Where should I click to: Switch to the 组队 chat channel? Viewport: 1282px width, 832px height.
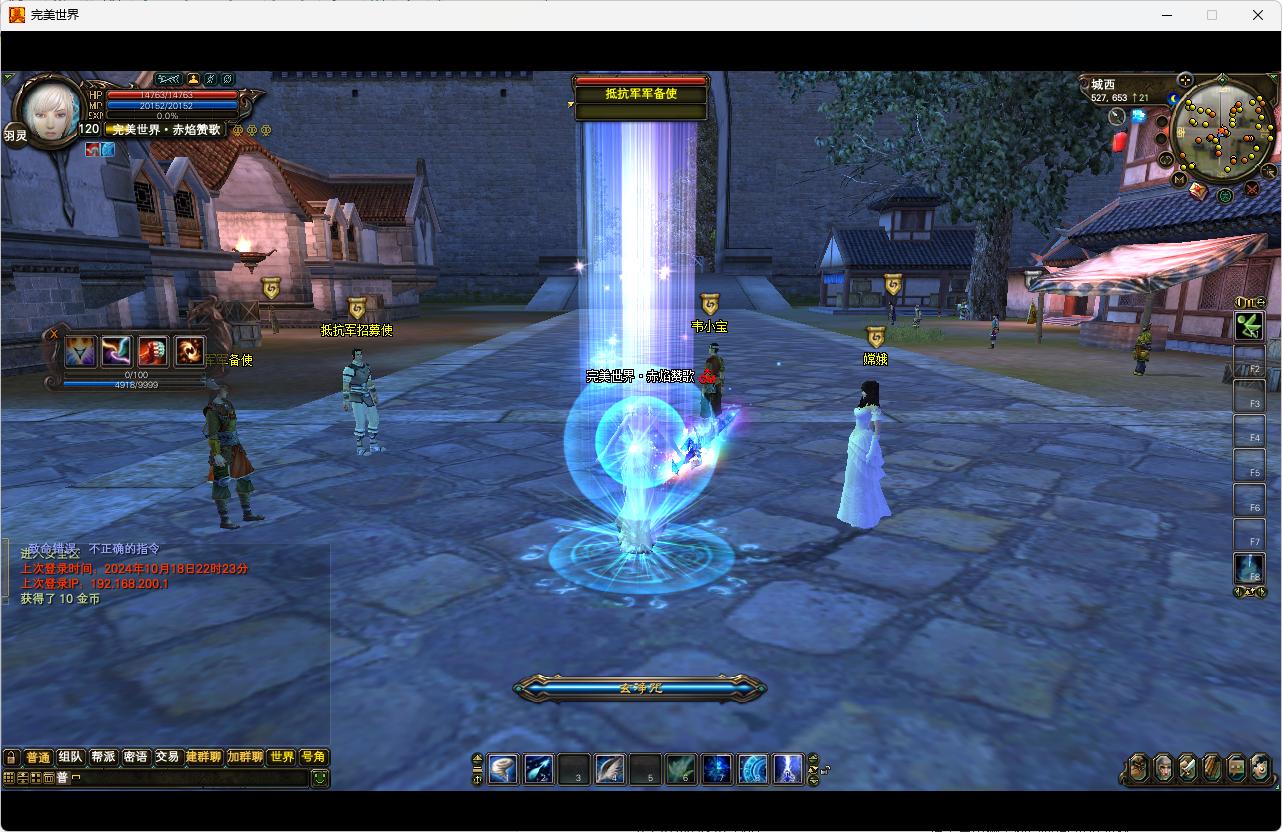tap(71, 758)
